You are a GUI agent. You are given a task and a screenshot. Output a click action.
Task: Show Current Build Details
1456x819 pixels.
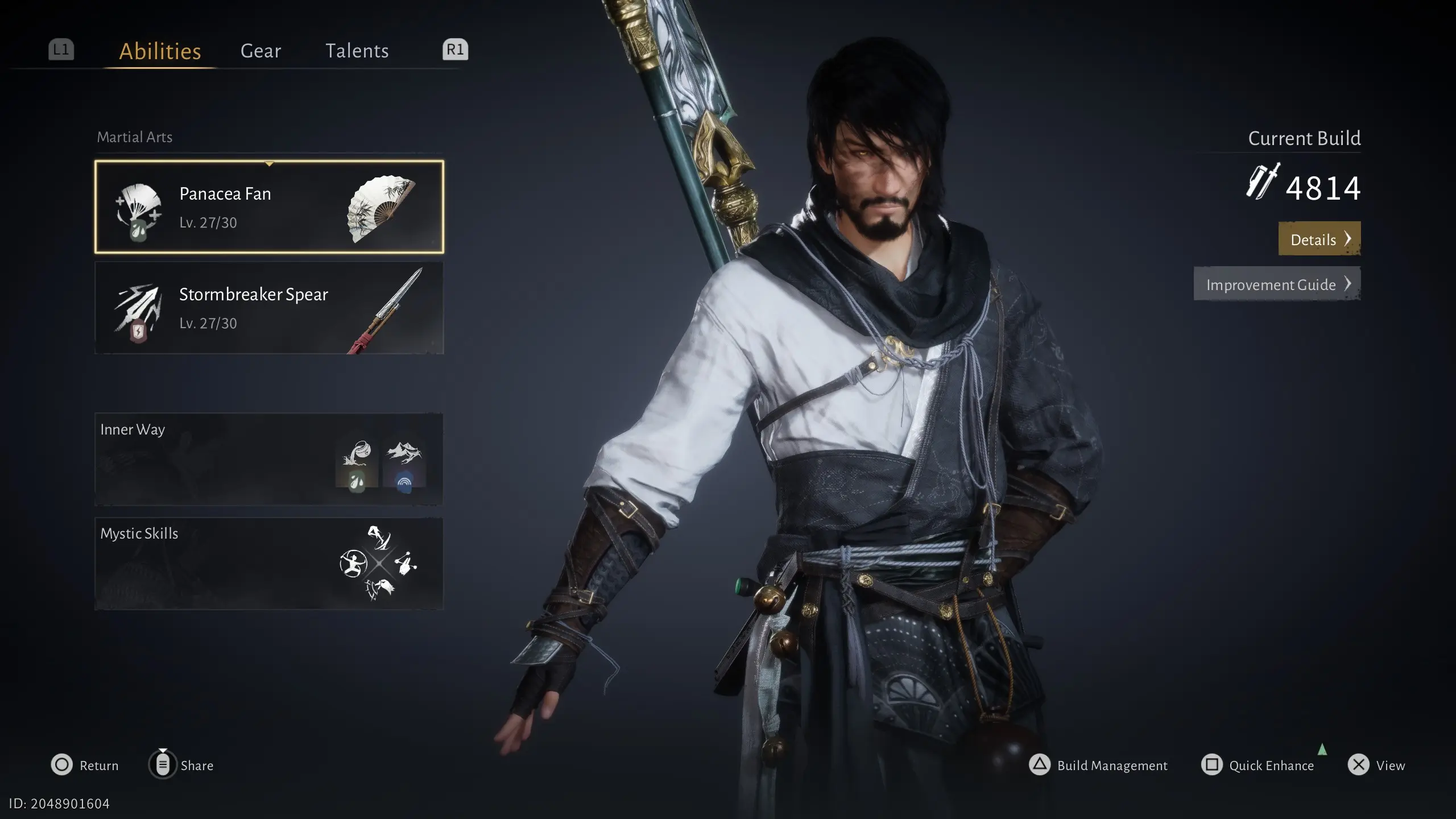[x=1319, y=239]
